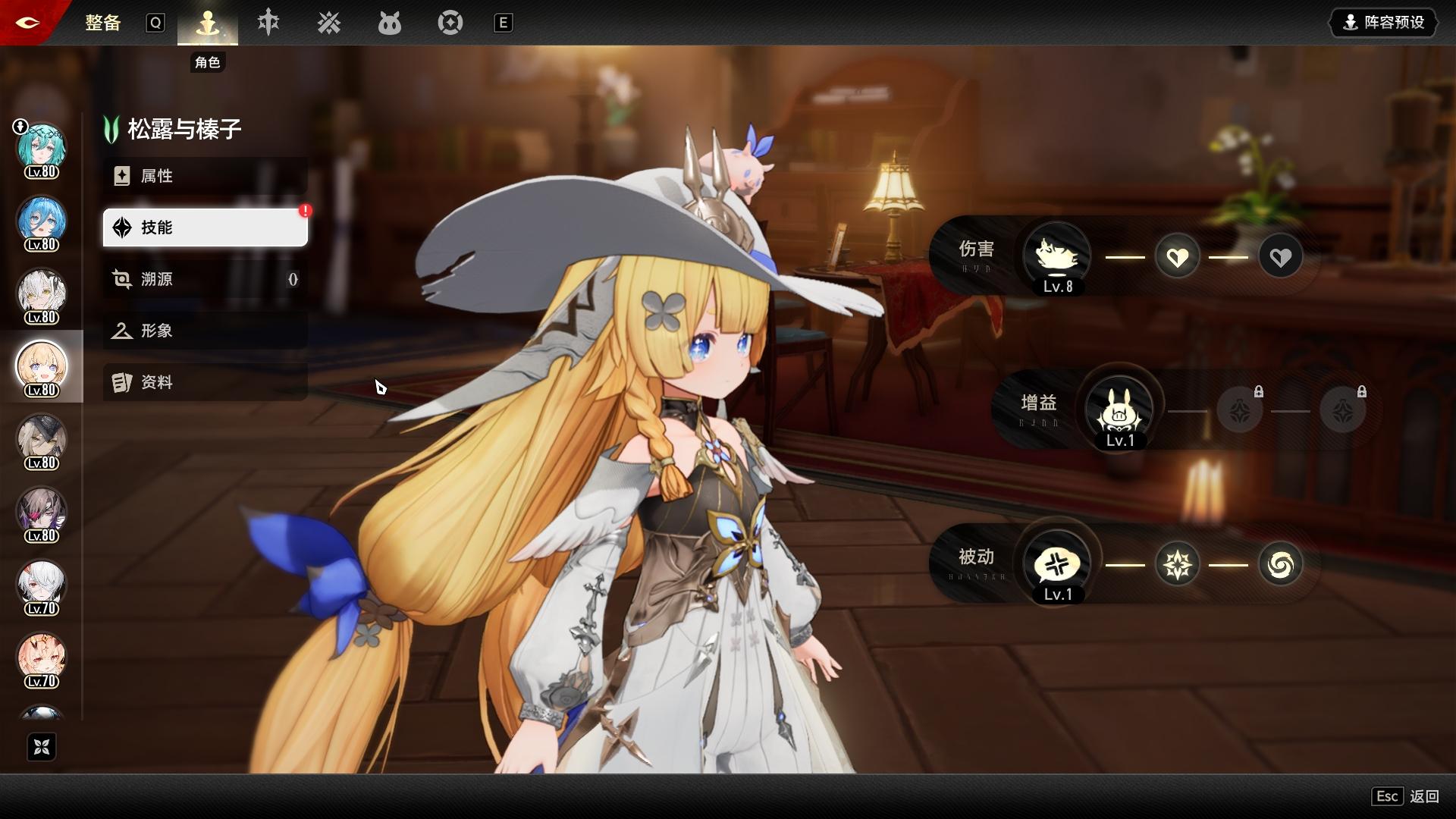Open the 溯源 menu entry

tap(205, 279)
